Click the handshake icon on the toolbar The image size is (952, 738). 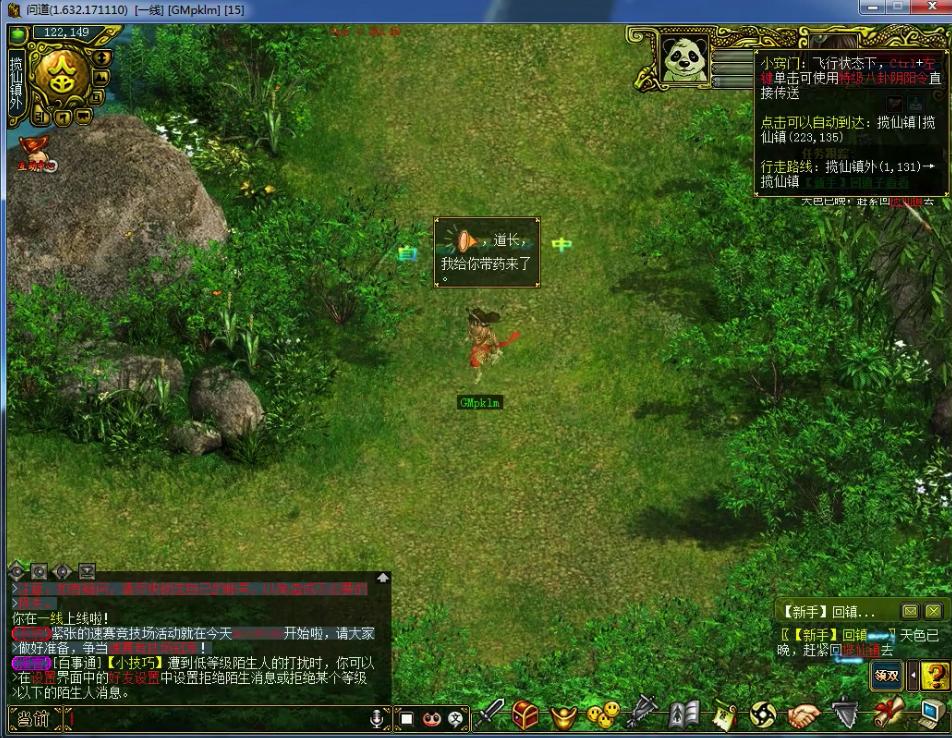[x=803, y=714]
